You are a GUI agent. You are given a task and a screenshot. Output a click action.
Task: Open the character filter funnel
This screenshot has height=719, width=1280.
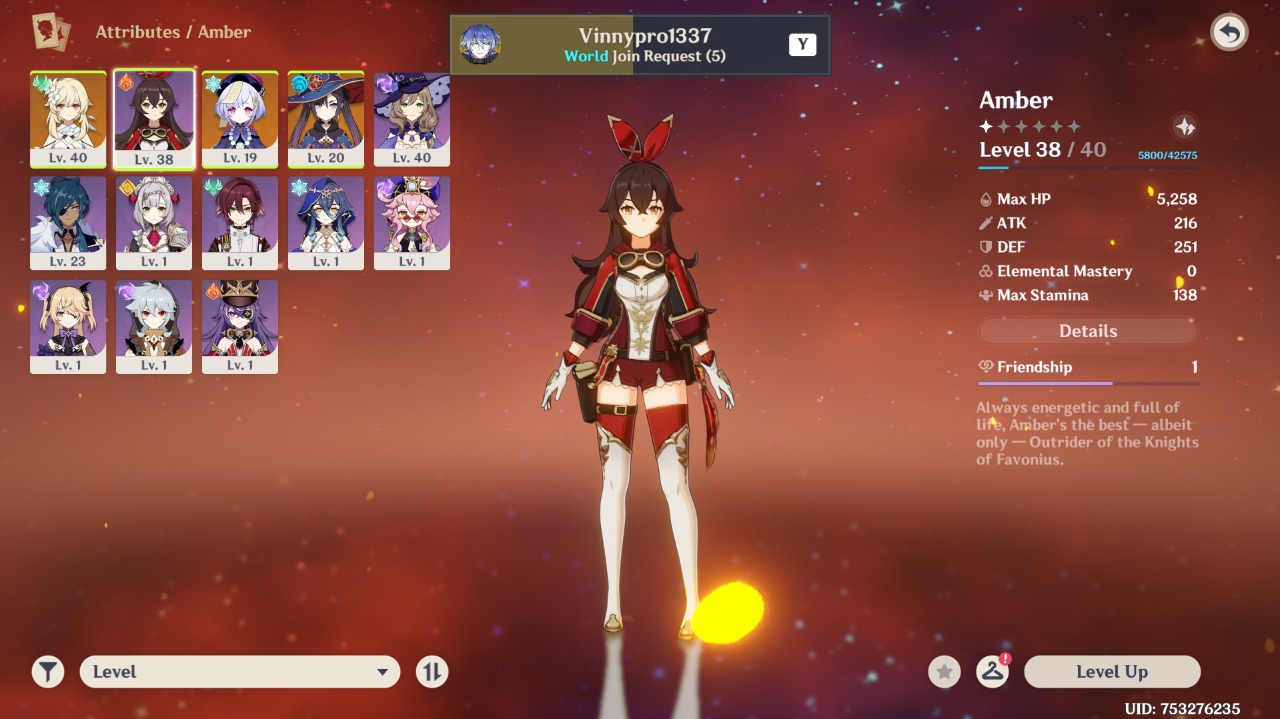47,672
